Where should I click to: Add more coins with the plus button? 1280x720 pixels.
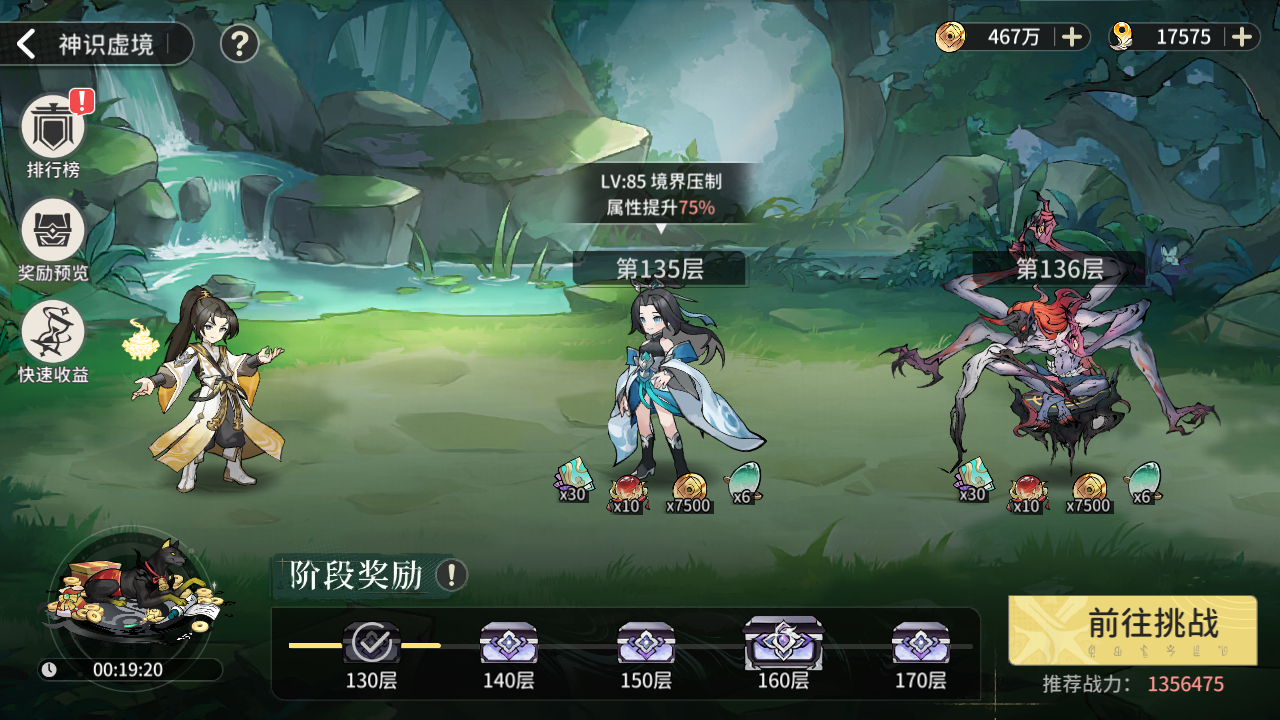(x=1071, y=37)
